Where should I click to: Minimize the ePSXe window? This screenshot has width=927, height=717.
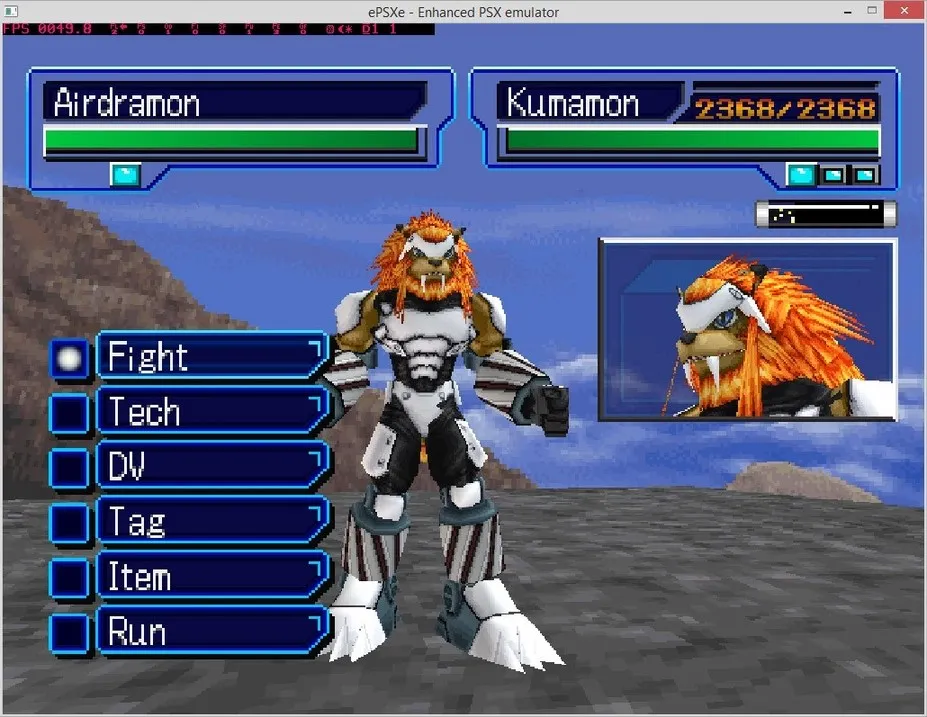pyautogui.click(x=812, y=10)
